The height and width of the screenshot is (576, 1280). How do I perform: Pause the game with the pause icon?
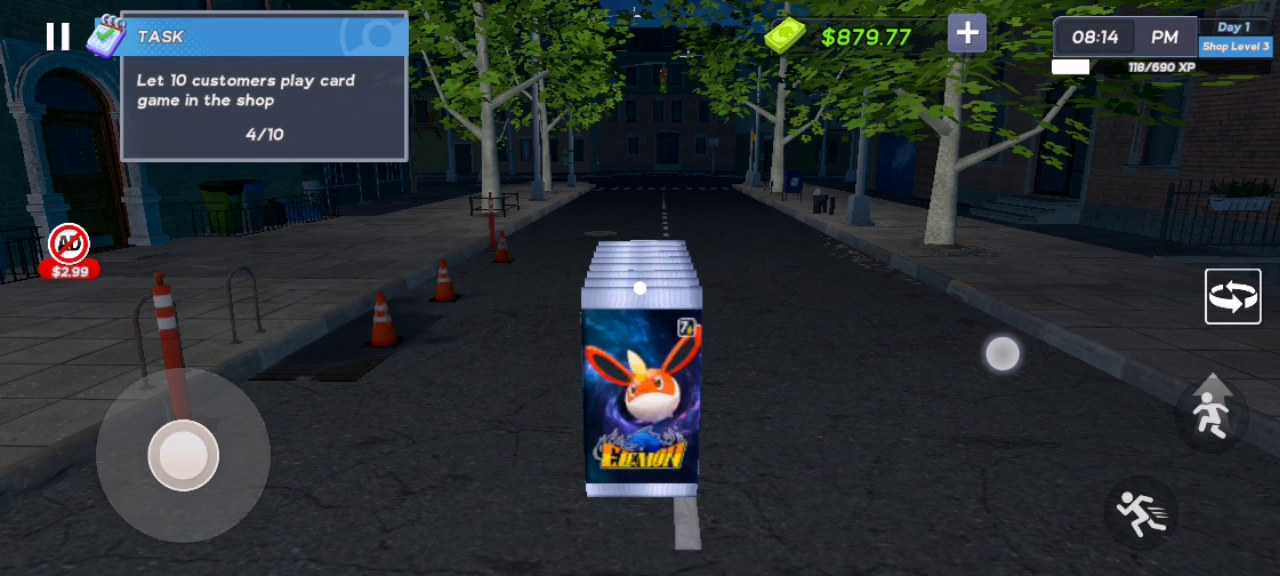(58, 37)
